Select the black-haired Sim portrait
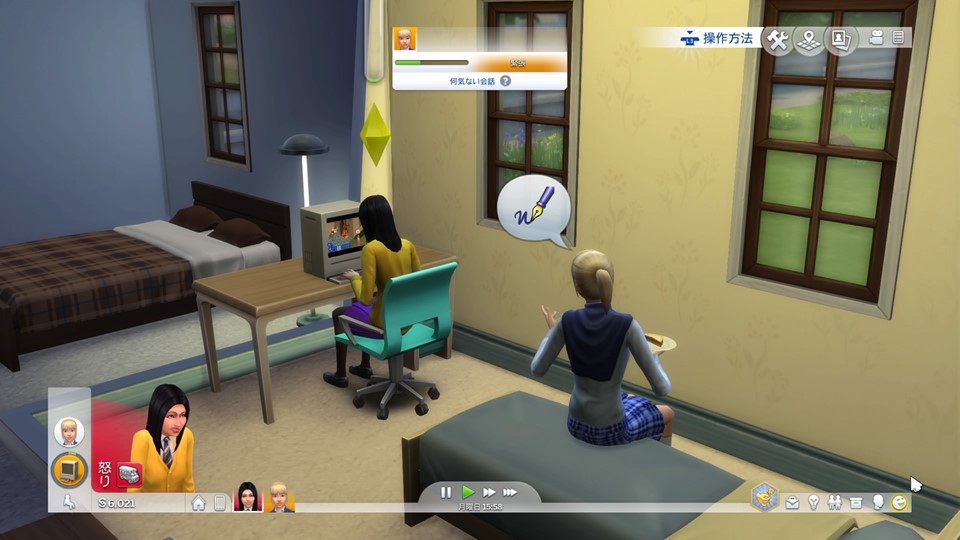Screen dimensions: 960x540 pos(247,497)
